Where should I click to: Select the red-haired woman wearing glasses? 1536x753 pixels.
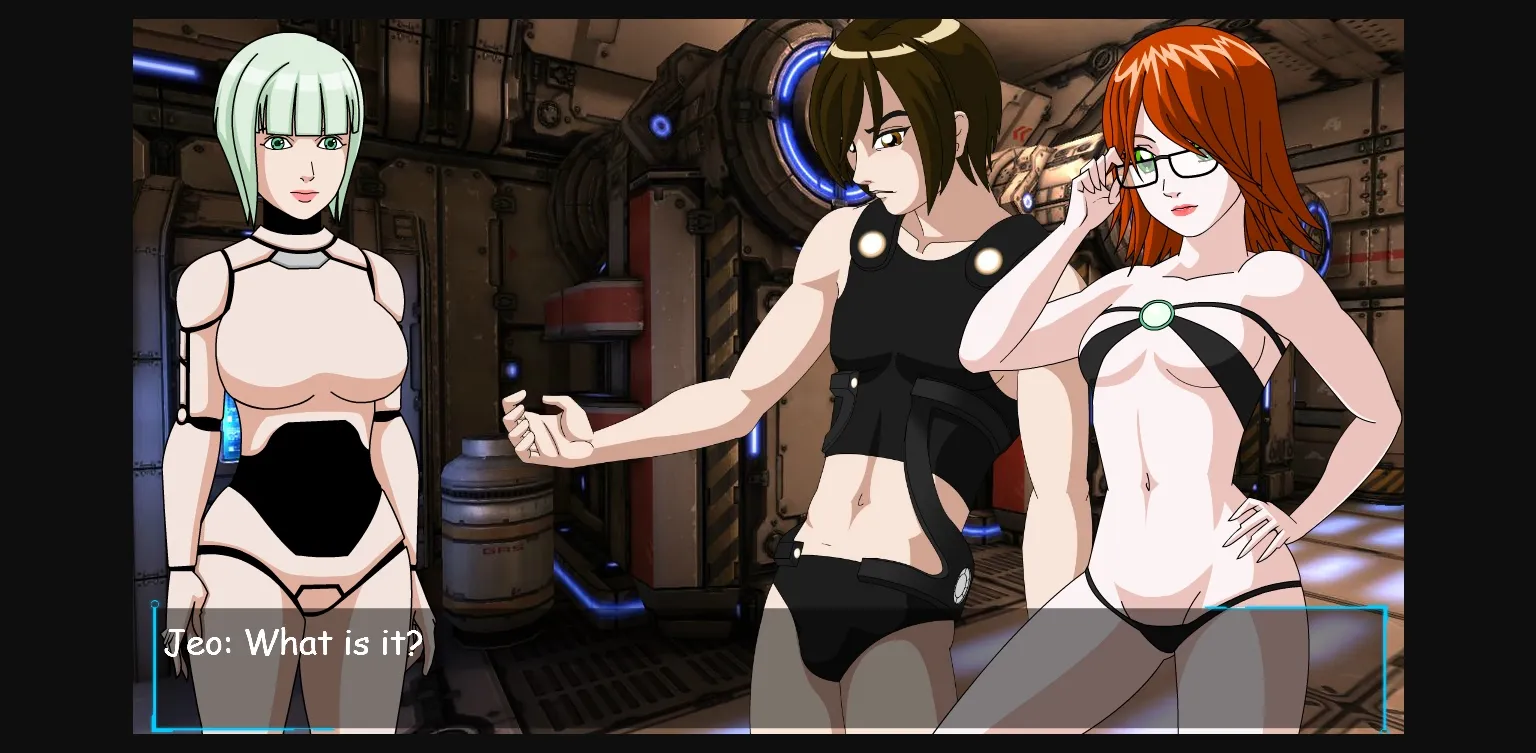pos(1180,300)
